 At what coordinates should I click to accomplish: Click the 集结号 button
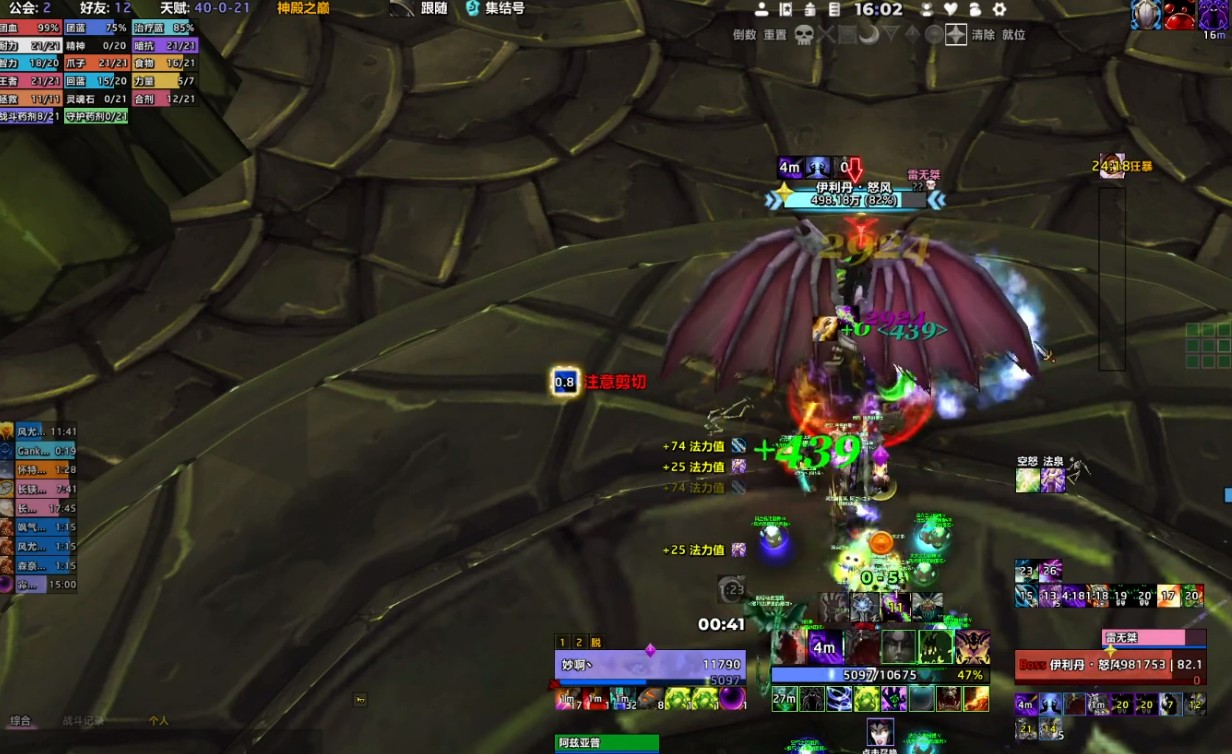coord(495,9)
